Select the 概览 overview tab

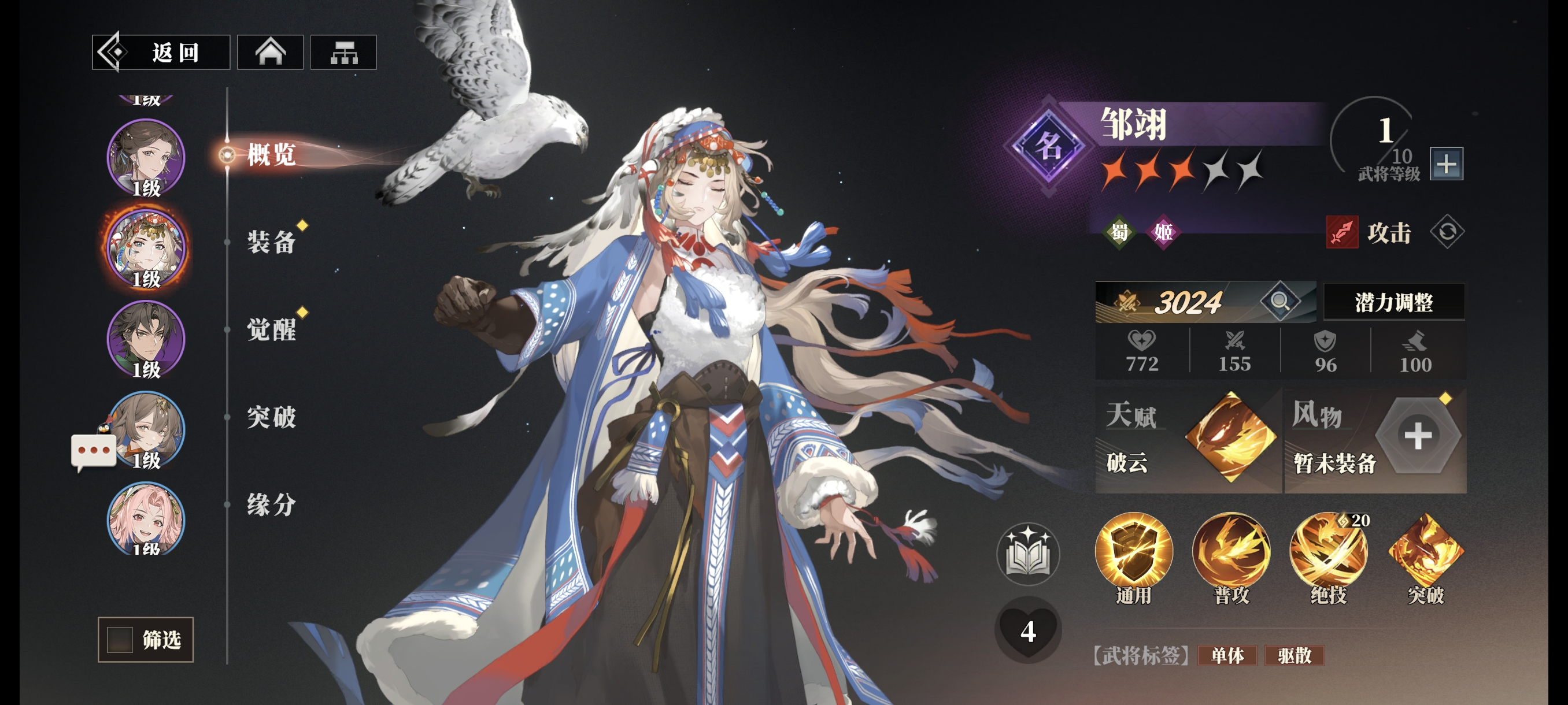pyautogui.click(x=272, y=154)
